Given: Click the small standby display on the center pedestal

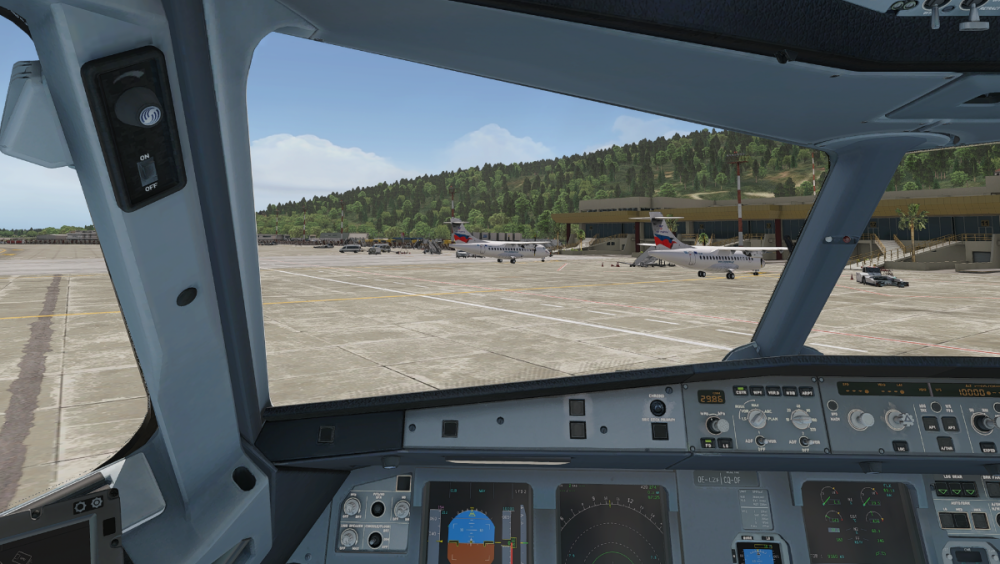Looking at the screenshot, I should click(x=759, y=553).
